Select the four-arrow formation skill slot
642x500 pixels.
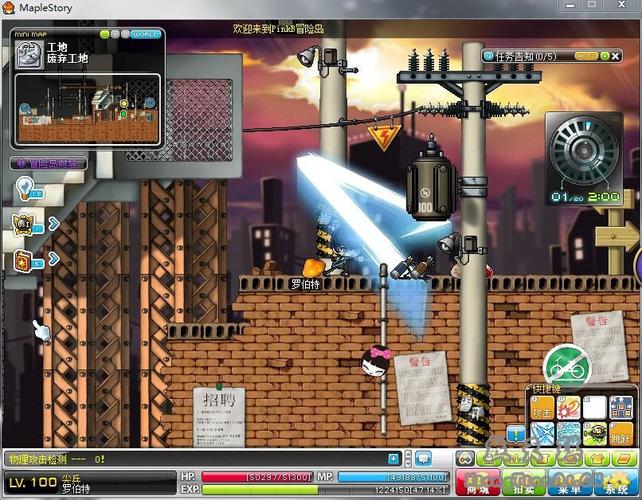click(x=620, y=408)
